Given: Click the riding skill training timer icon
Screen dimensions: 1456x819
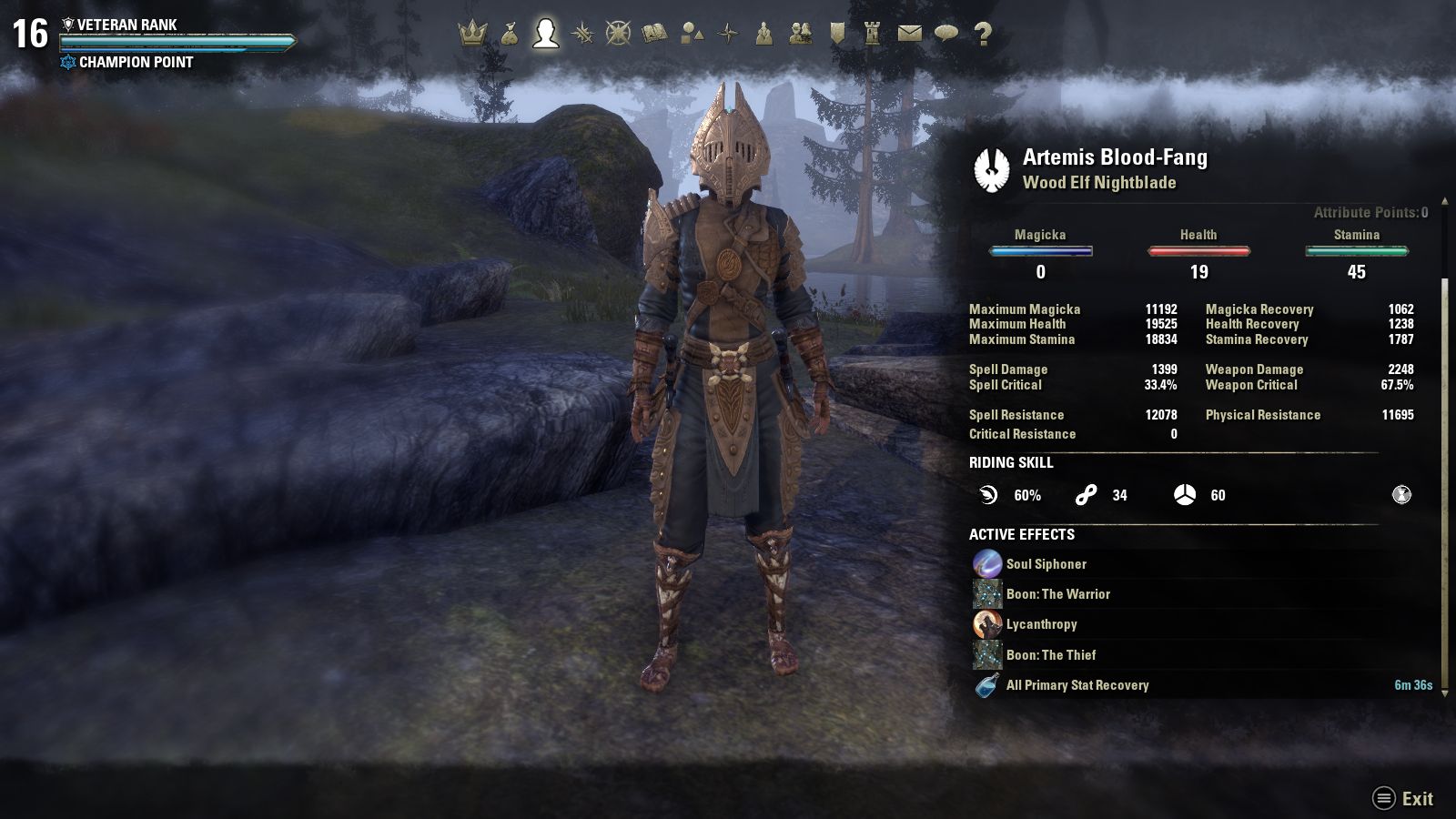Looking at the screenshot, I should tap(1401, 495).
